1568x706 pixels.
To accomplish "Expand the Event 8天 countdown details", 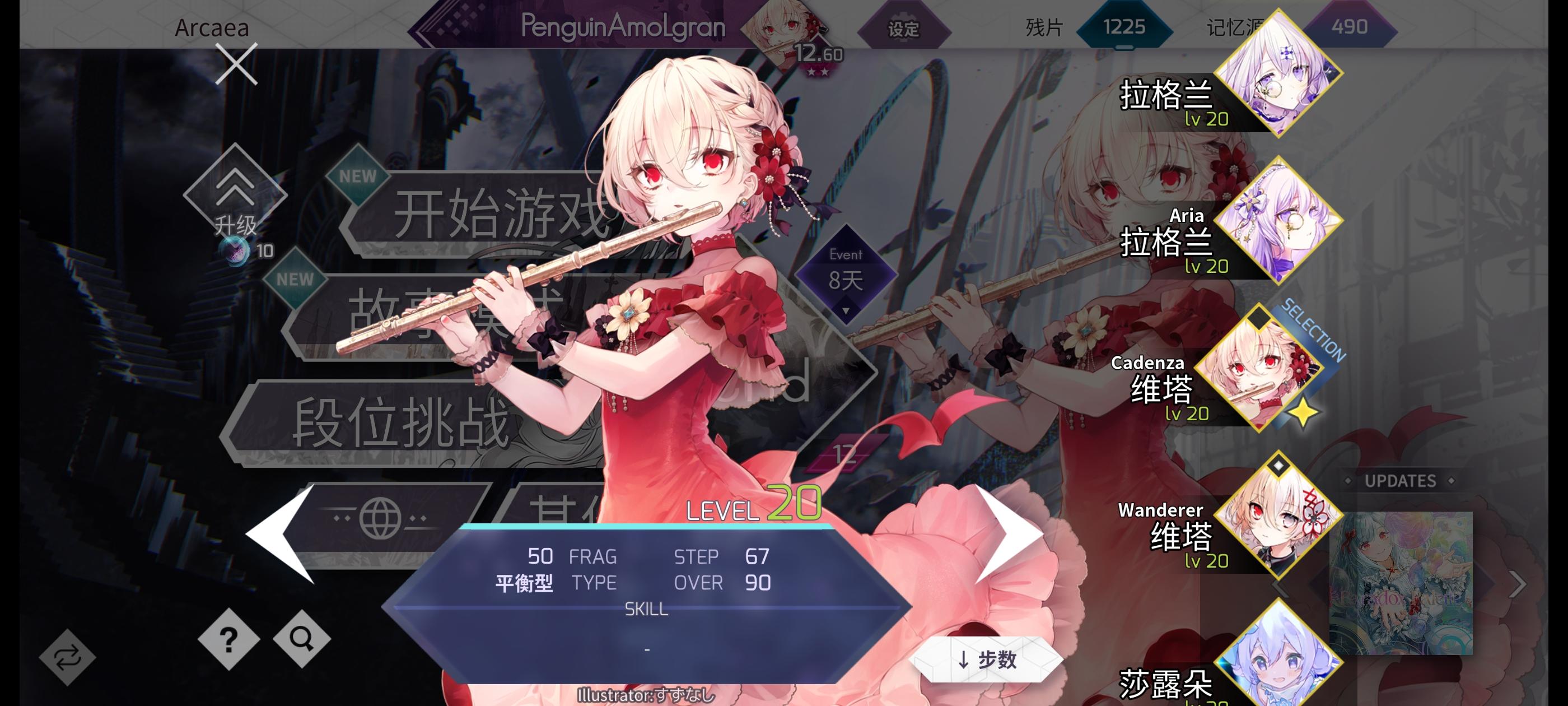I will point(847,272).
